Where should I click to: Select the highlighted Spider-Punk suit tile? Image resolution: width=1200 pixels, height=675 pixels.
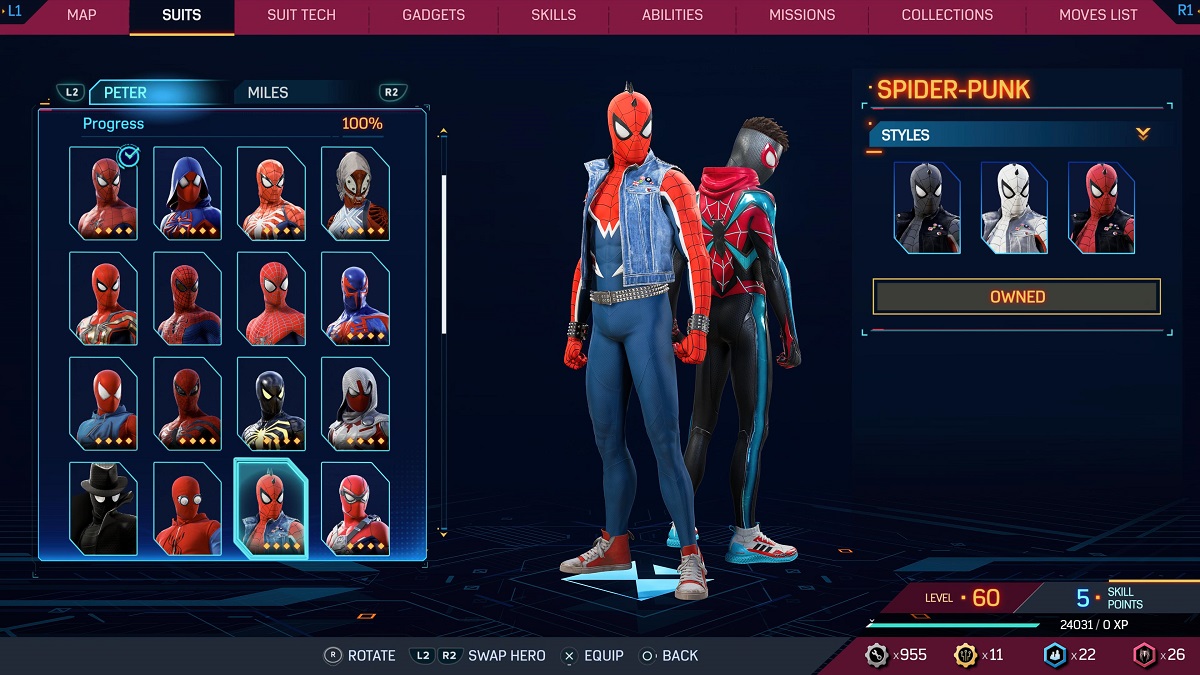coord(271,508)
